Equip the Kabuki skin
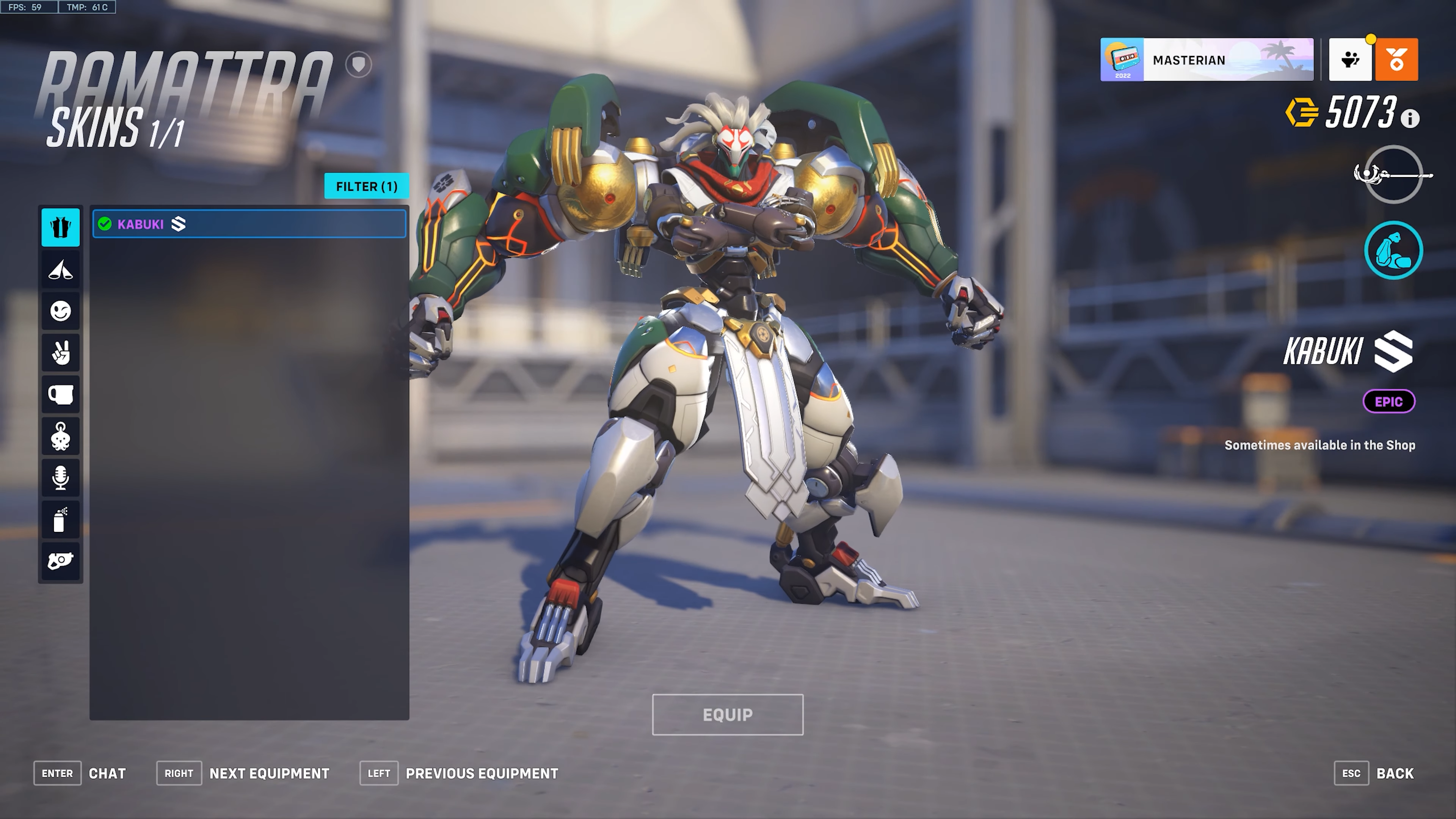Image resolution: width=1456 pixels, height=819 pixels. click(728, 714)
